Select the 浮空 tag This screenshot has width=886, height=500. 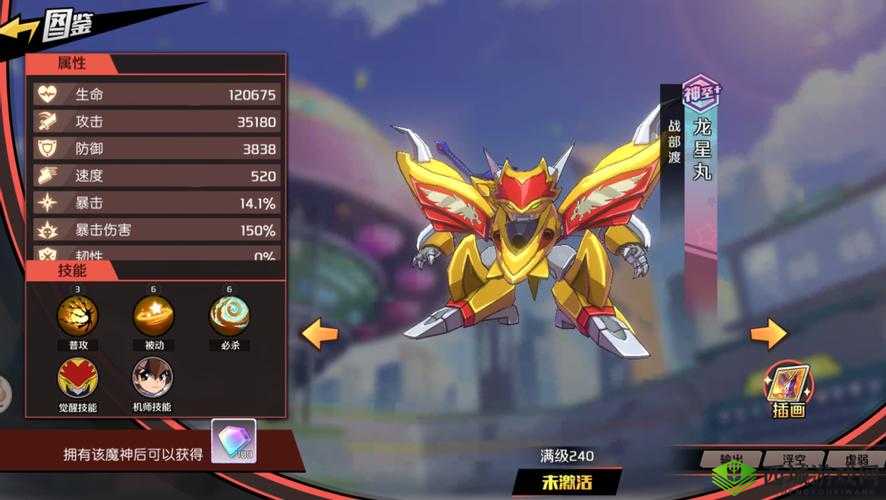pos(795,462)
